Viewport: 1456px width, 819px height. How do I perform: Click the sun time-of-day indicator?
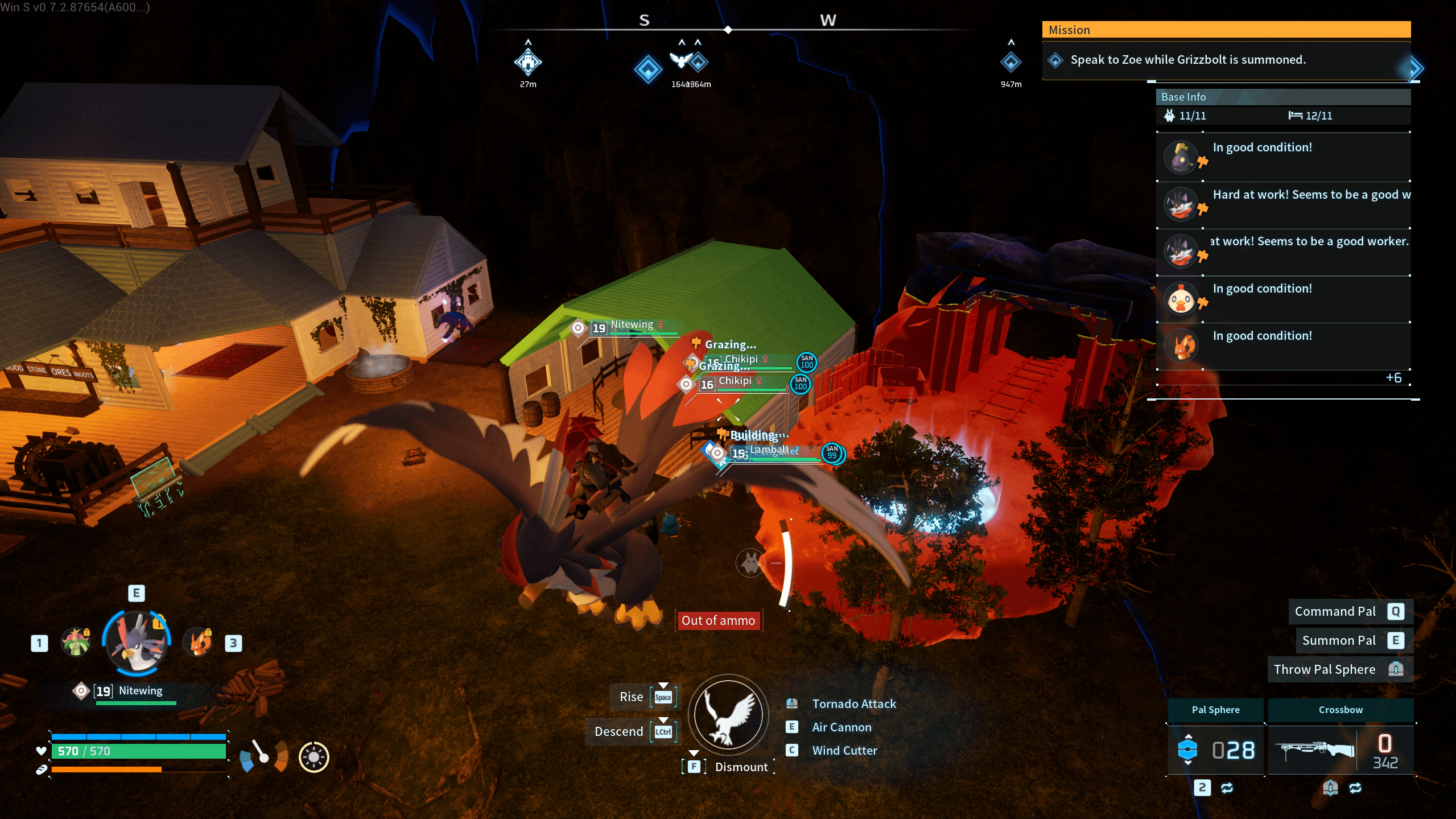pyautogui.click(x=314, y=757)
